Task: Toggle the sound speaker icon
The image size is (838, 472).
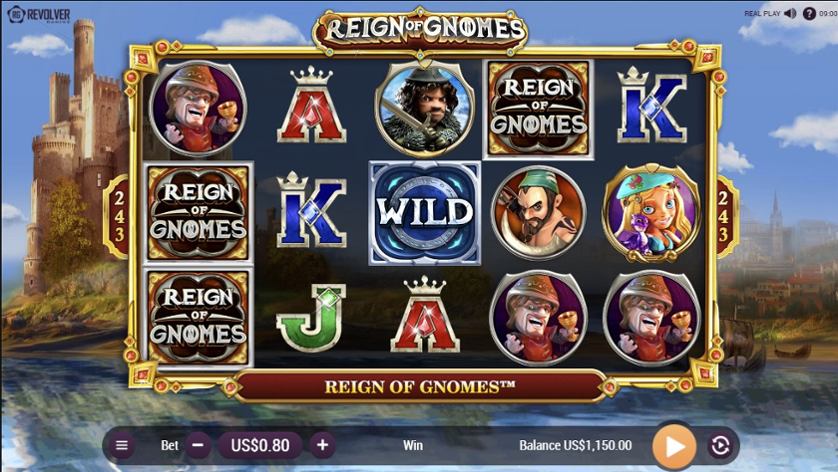Action: 789,14
